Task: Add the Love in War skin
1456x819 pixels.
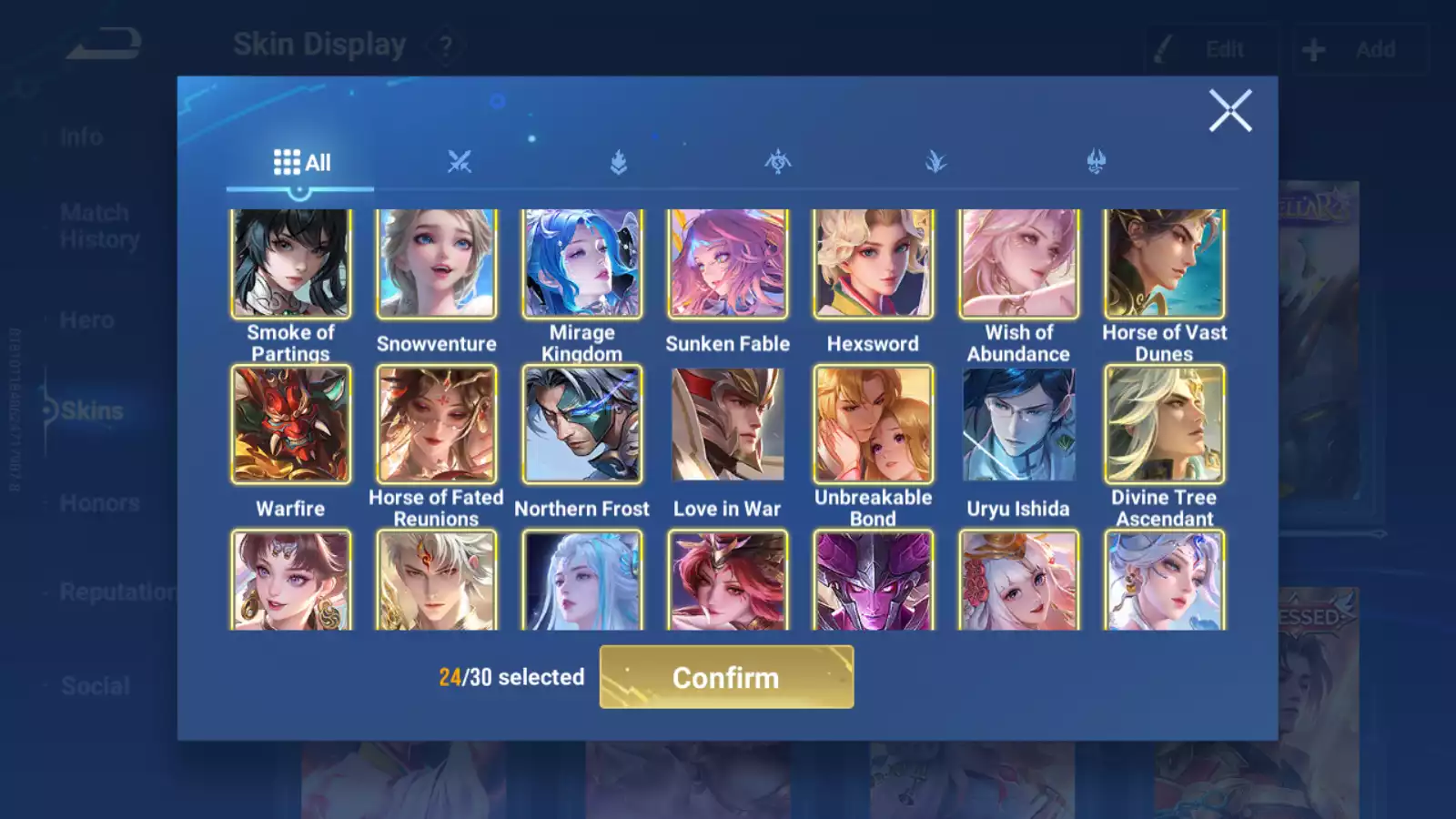Action: [728, 424]
